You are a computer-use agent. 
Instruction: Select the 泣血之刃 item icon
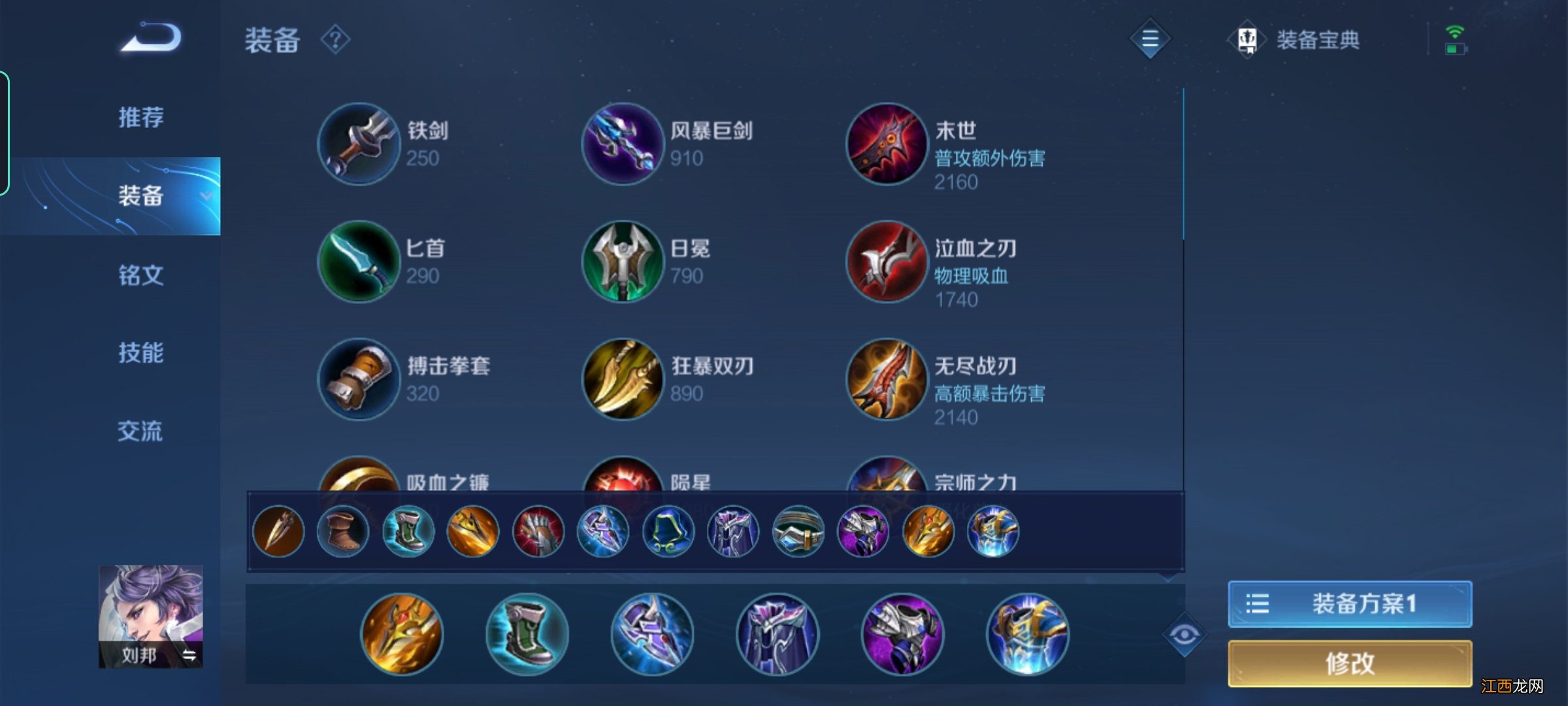pos(889,261)
